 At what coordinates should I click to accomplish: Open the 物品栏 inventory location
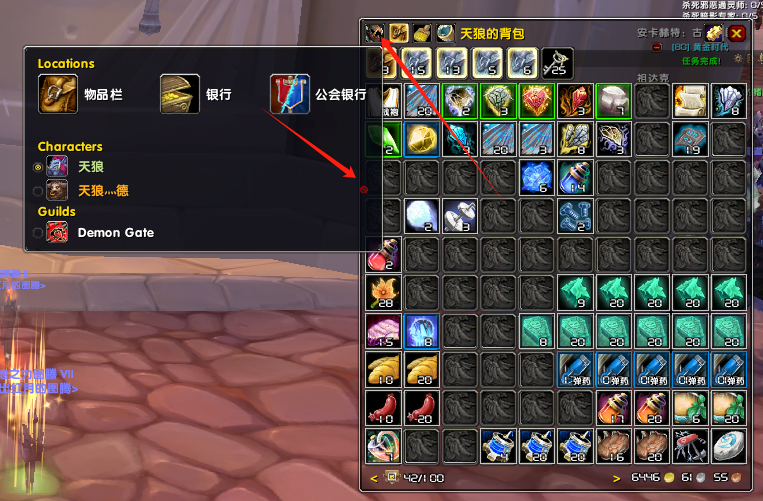(x=58, y=95)
